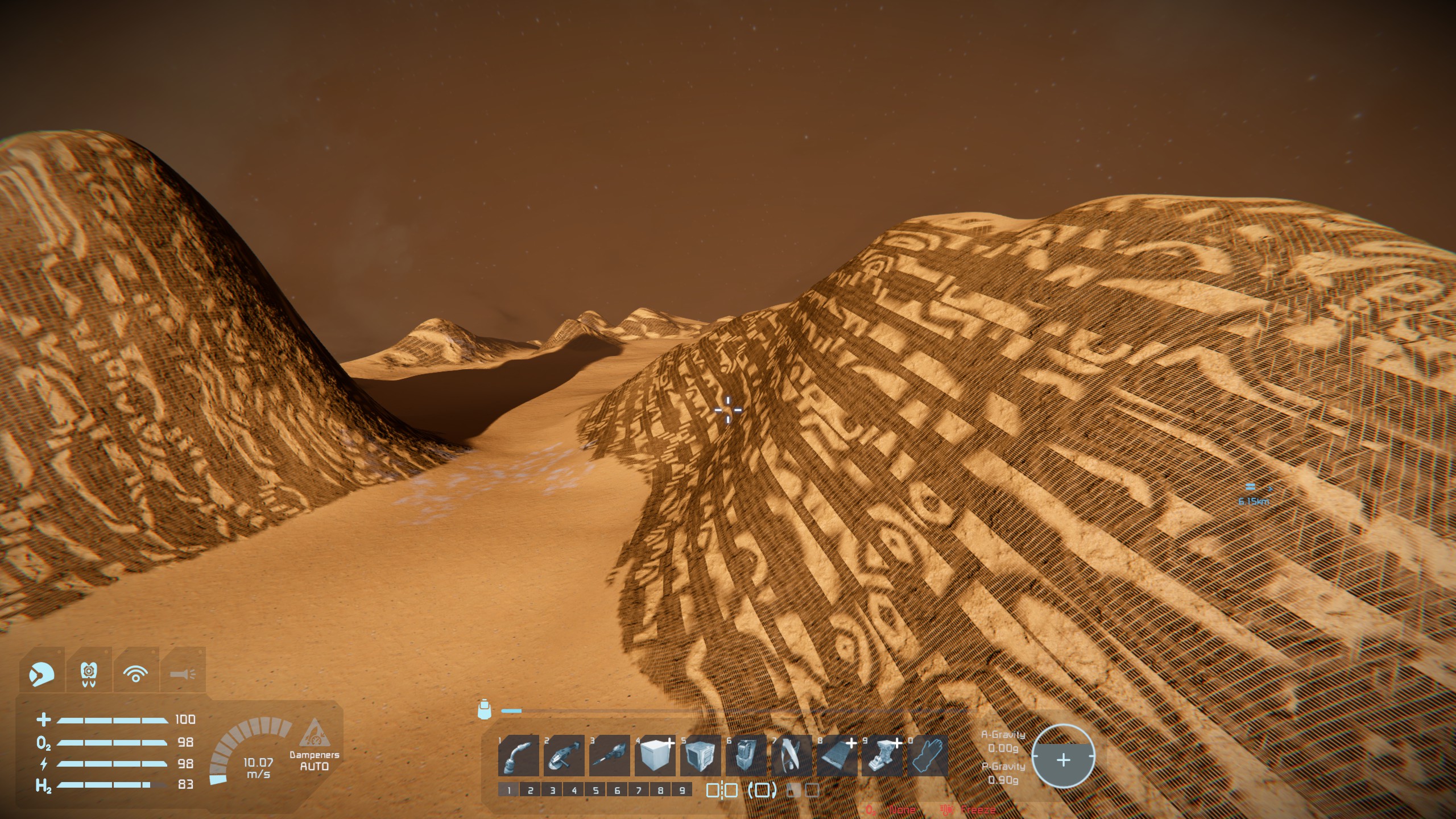
Task: Pick the wind turbine block slot
Action: (x=791, y=755)
